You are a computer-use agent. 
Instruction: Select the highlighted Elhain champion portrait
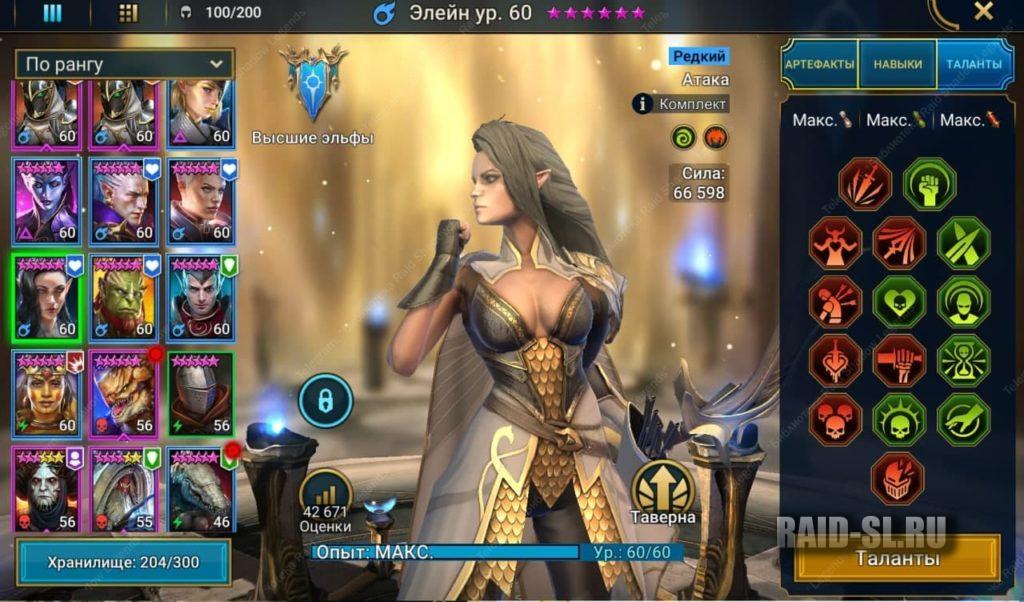pyautogui.click(x=47, y=297)
